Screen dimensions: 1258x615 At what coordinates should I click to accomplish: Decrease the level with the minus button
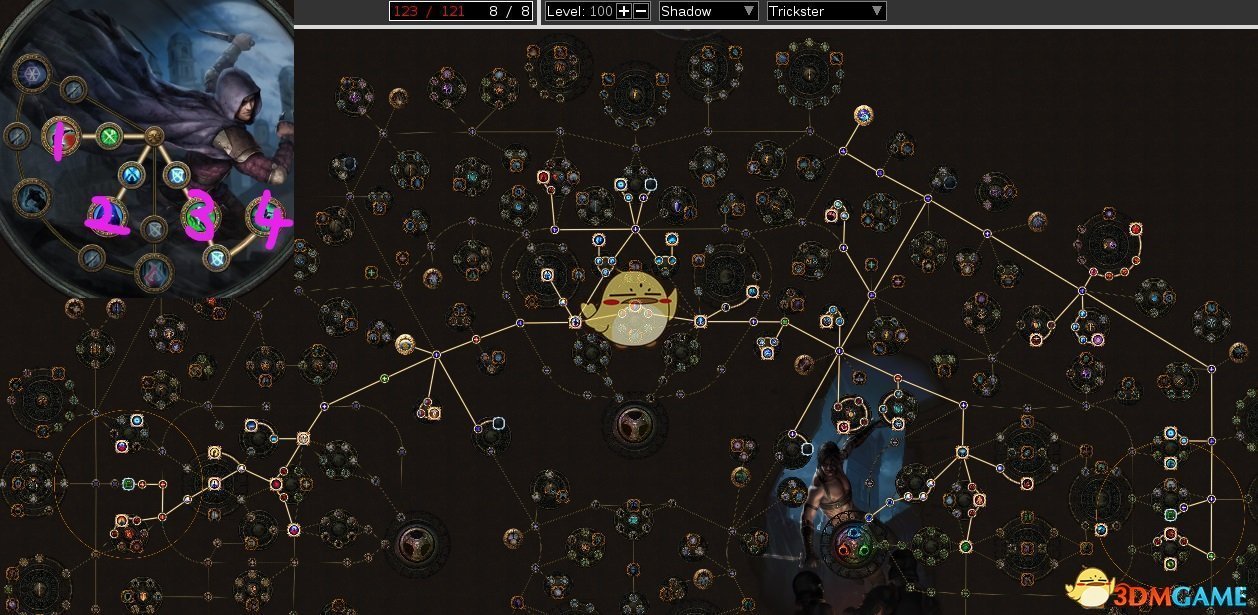coord(642,11)
